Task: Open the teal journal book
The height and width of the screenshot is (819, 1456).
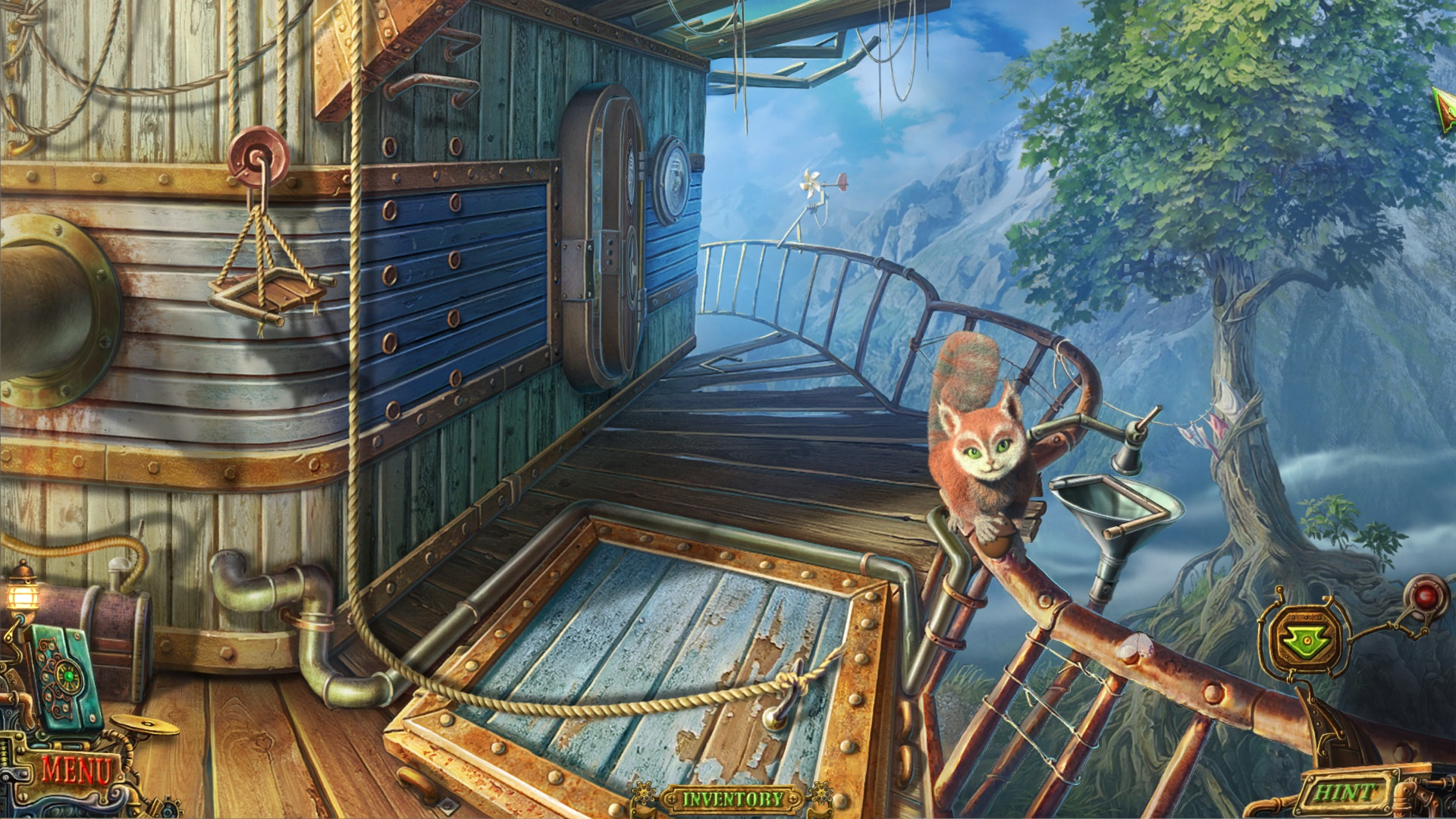Action: tap(64, 679)
